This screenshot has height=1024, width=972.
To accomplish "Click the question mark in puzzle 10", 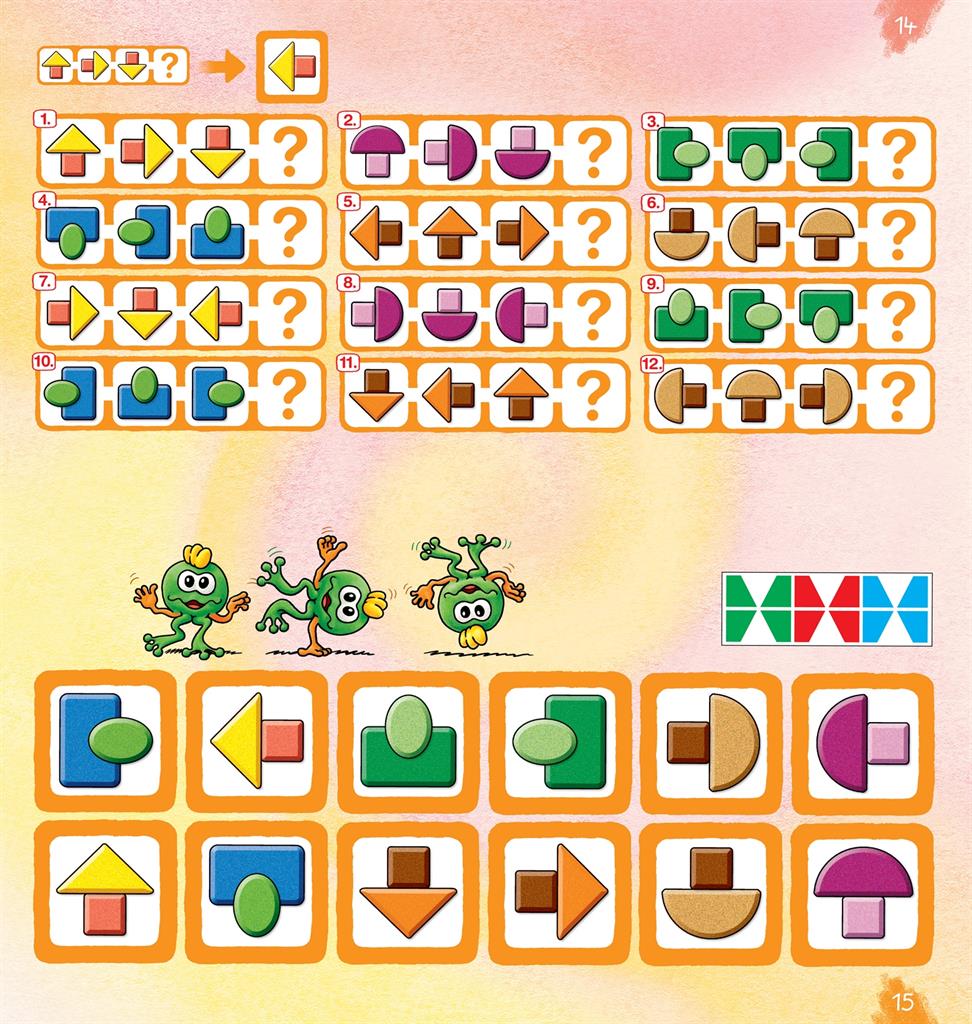I will 291,394.
